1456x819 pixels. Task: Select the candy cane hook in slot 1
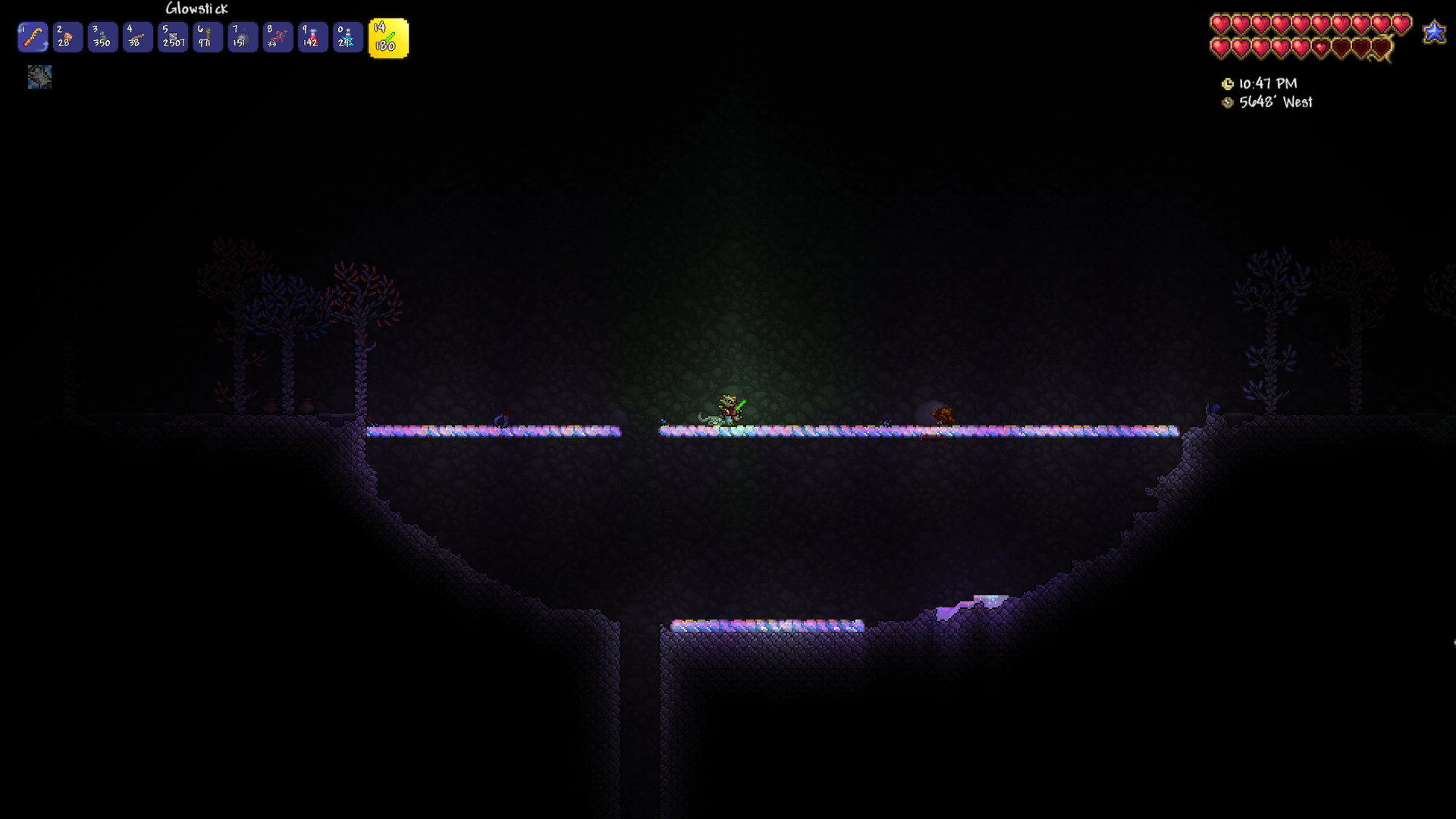coord(33,37)
